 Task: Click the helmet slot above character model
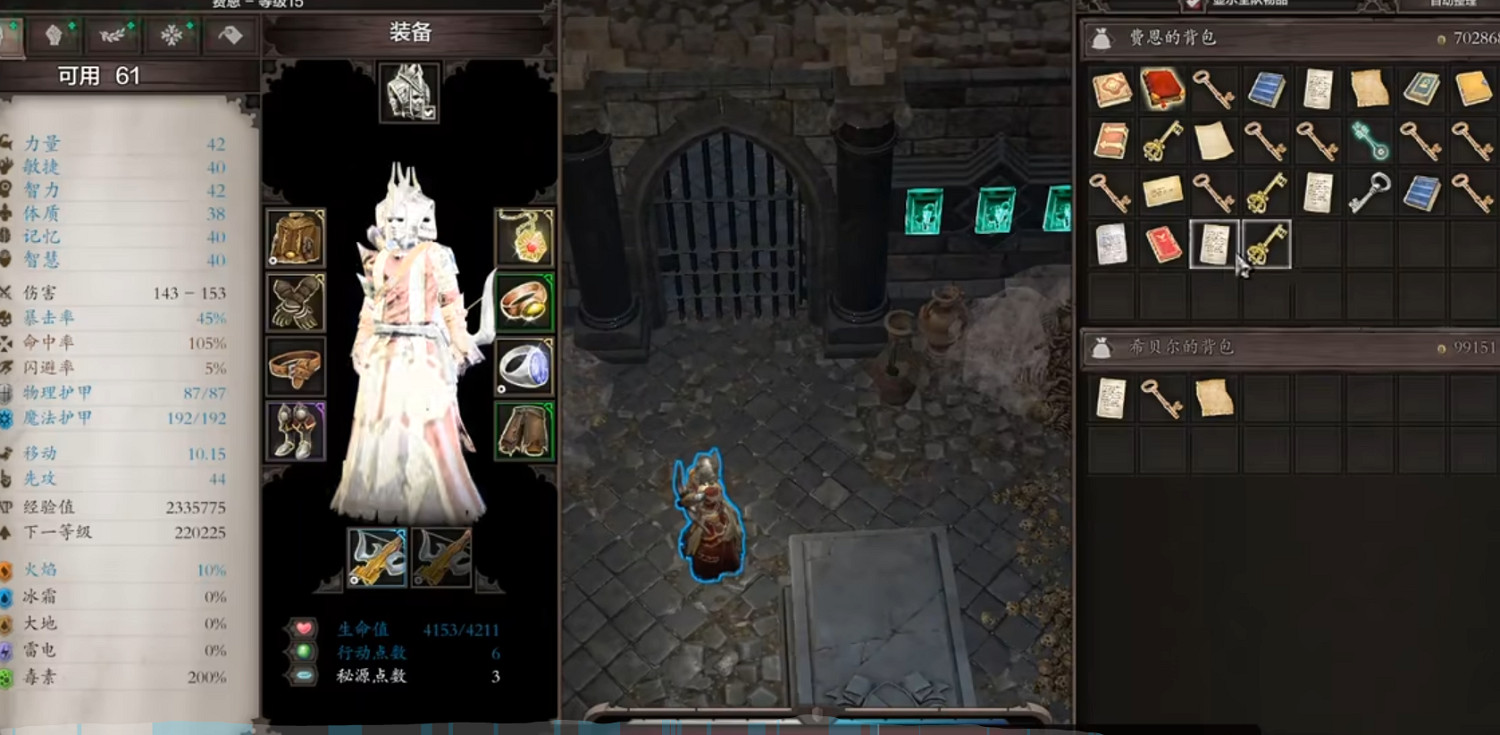tap(407, 90)
